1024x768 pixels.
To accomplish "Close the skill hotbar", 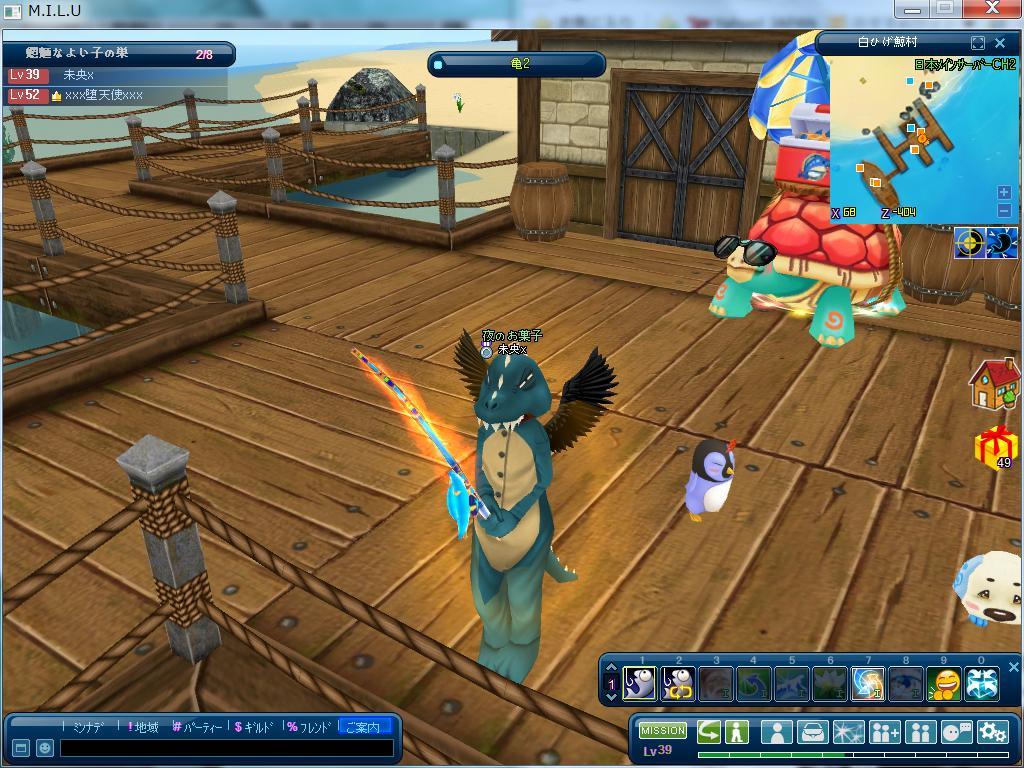I will [1012, 667].
